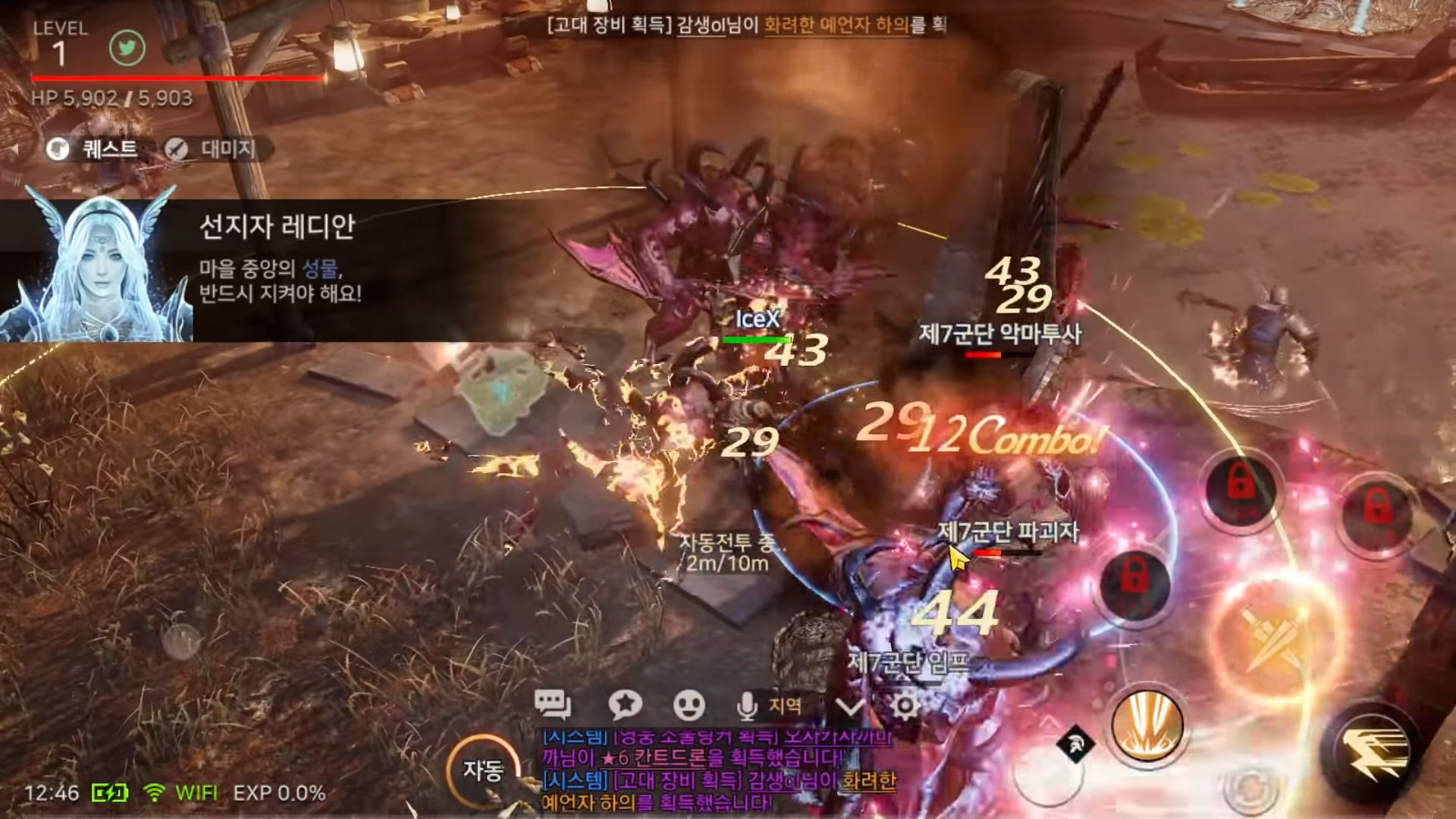Image resolution: width=1456 pixels, height=819 pixels.
Task: Open the chat bubbles window
Action: (x=552, y=704)
